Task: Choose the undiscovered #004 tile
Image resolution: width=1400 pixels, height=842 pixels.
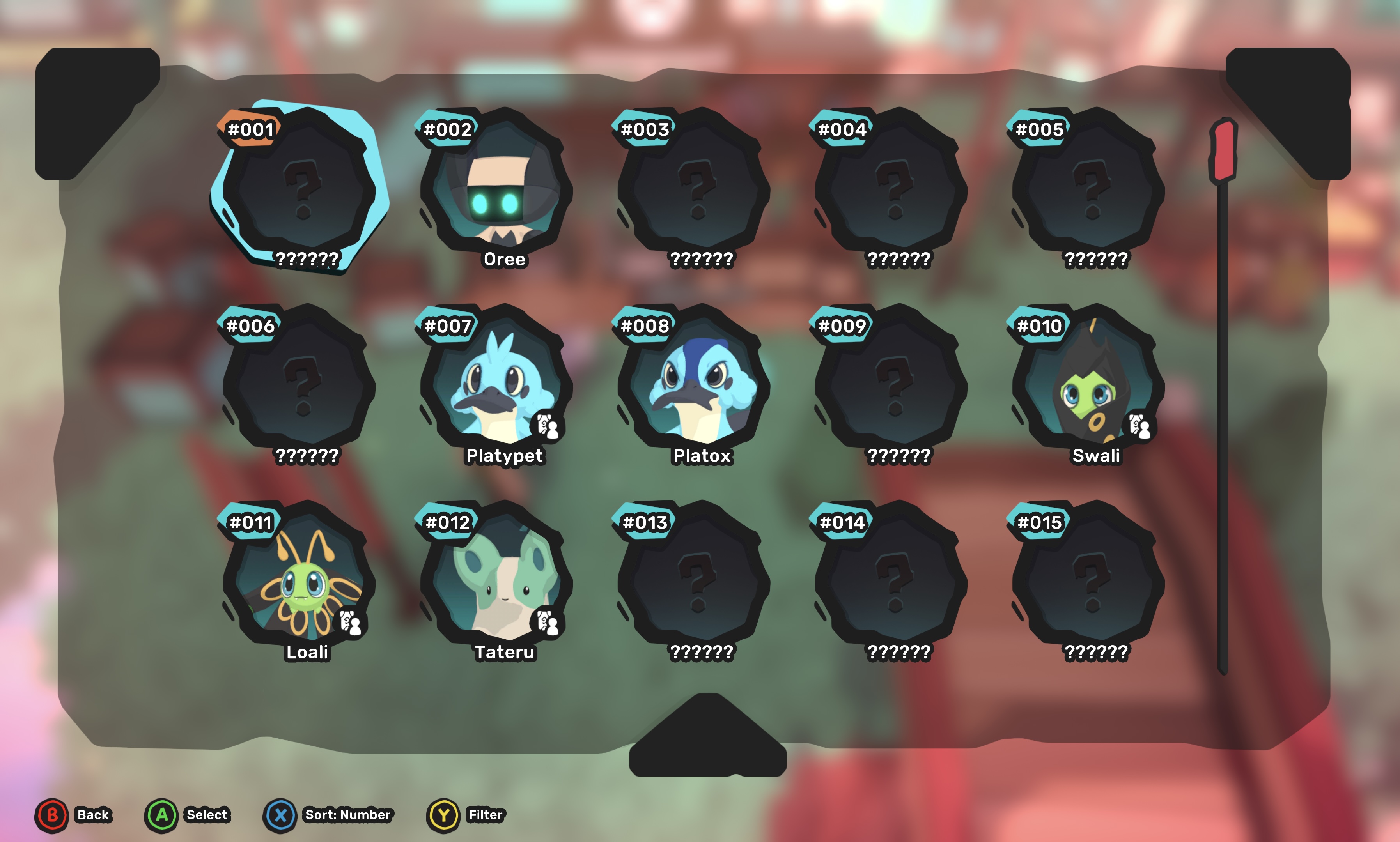Action: 892,187
